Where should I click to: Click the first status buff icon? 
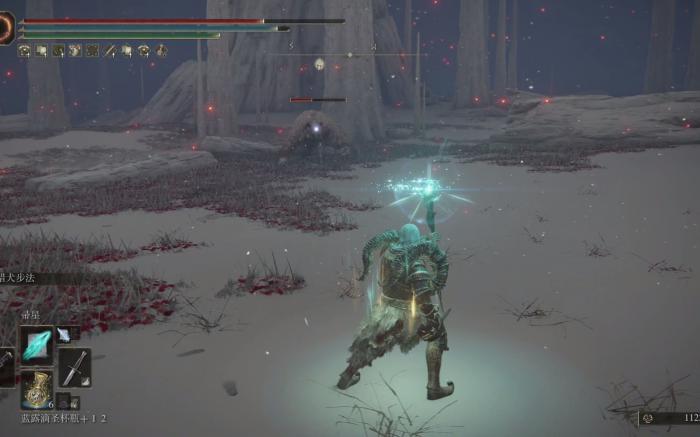click(x=24, y=50)
